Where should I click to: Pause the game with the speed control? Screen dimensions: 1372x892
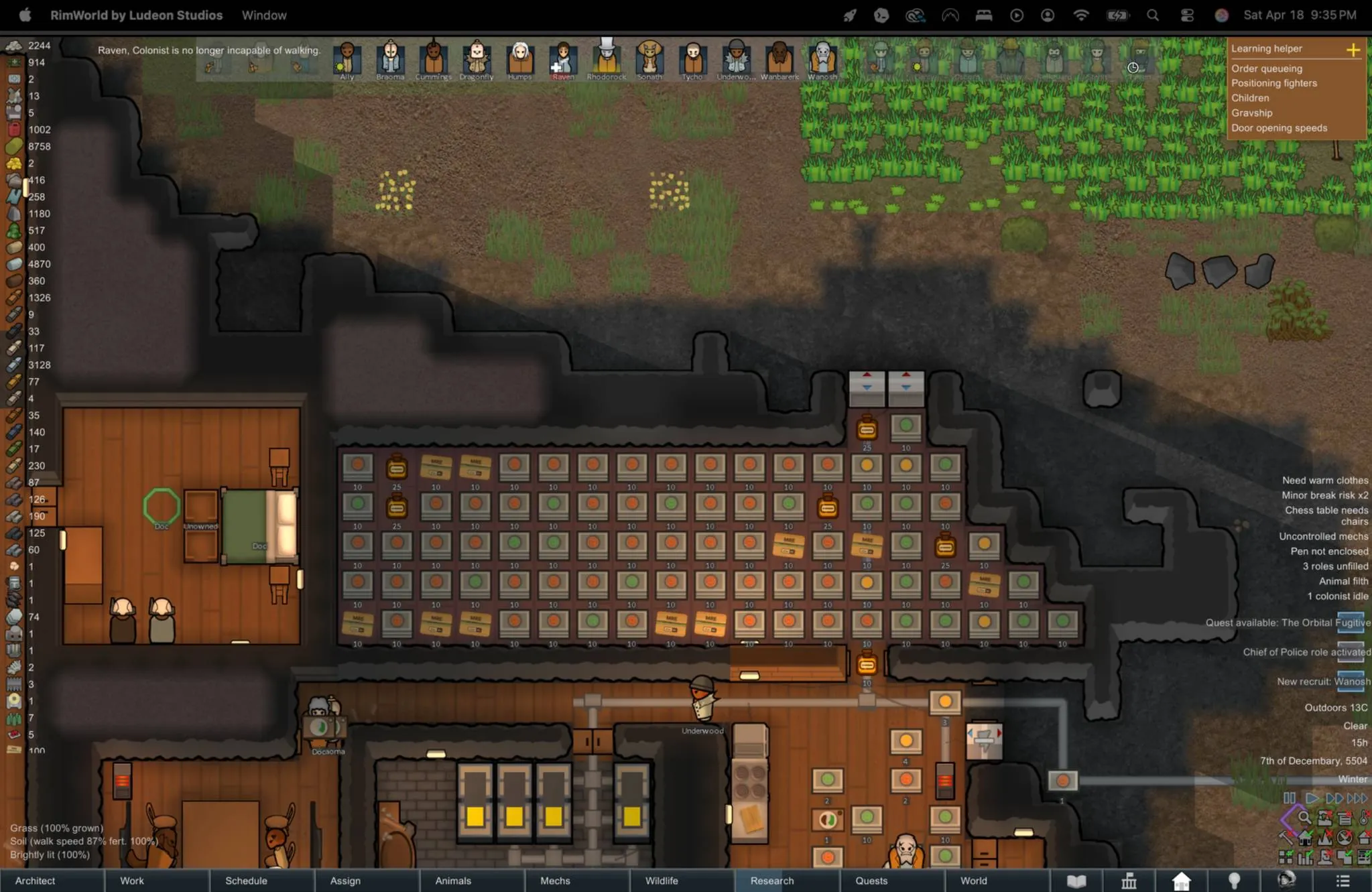click(x=1289, y=798)
